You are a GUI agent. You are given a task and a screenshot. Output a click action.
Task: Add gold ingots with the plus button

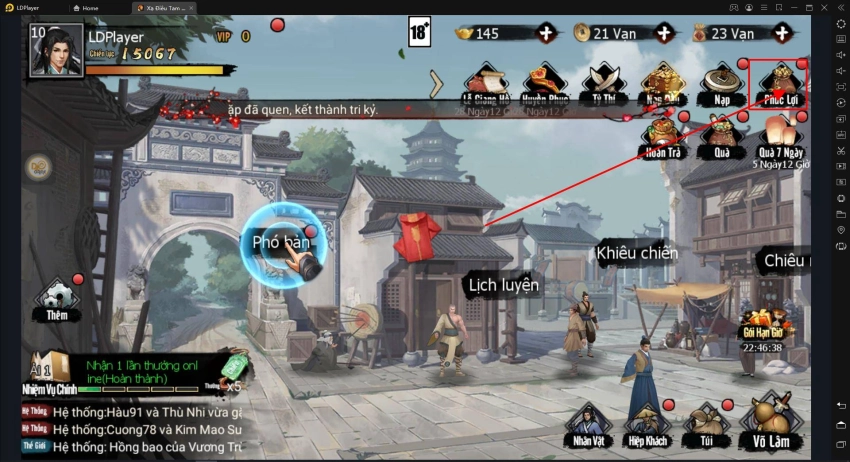point(546,33)
